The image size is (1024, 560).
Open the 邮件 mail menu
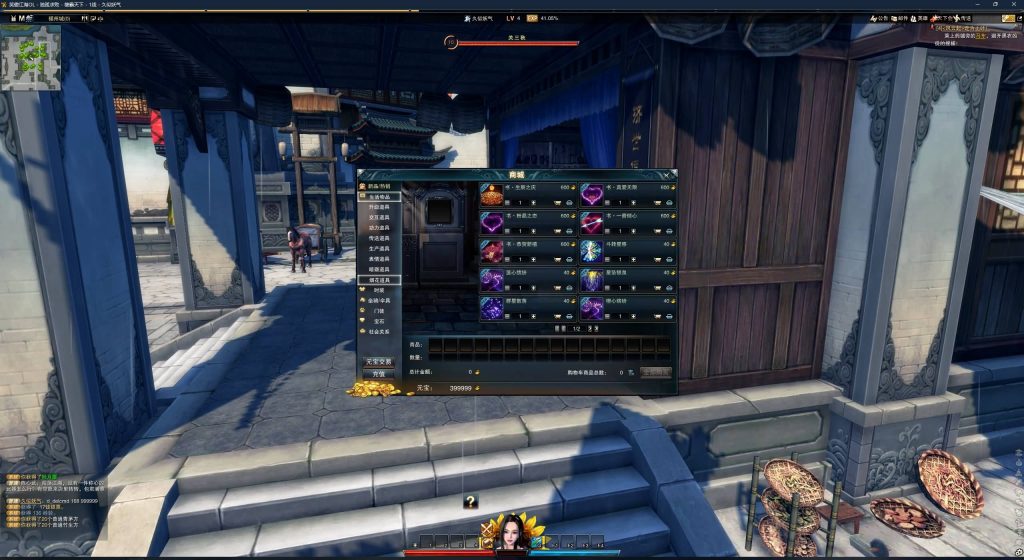pyautogui.click(x=899, y=18)
